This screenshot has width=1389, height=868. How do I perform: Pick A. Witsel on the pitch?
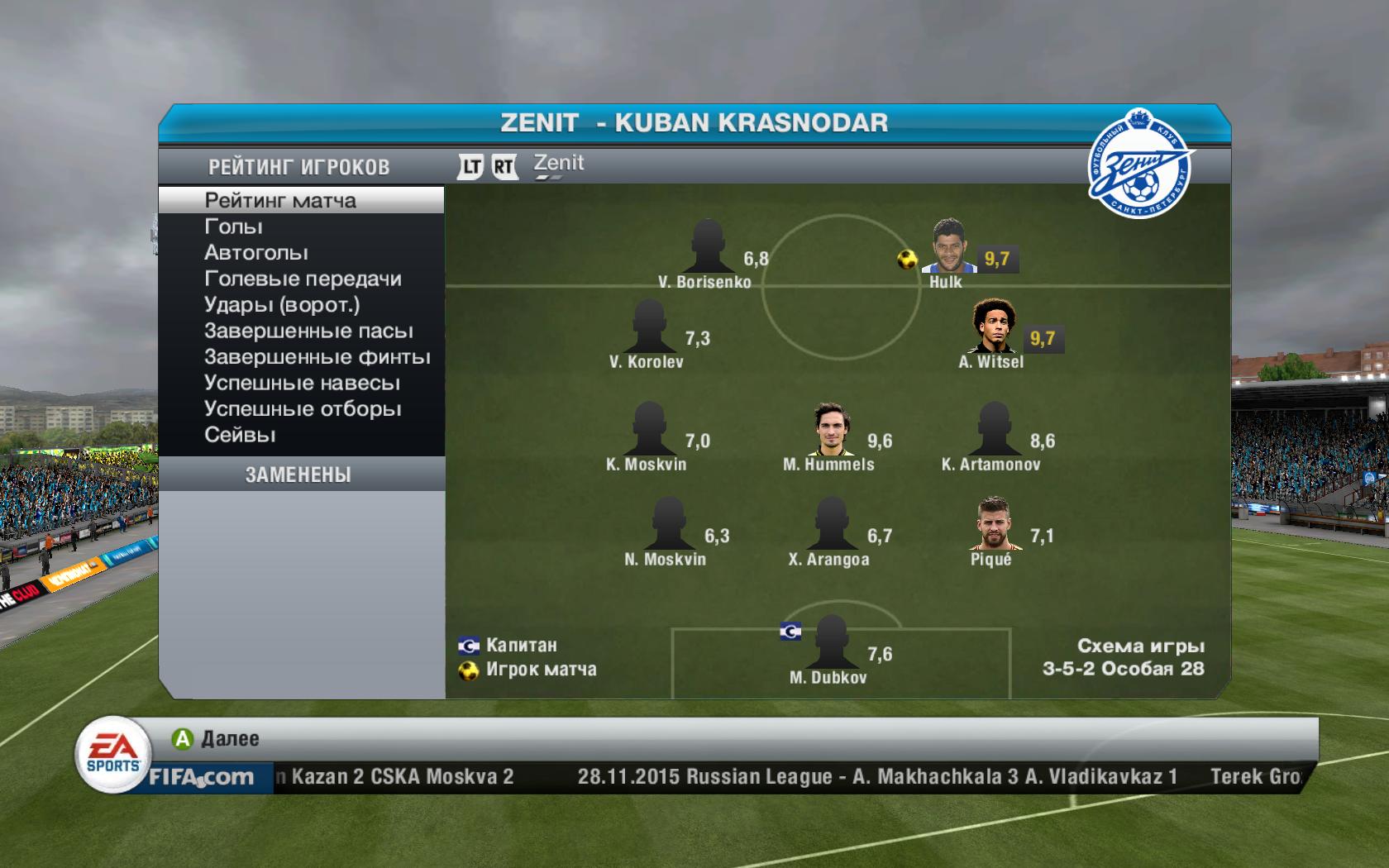[x=992, y=326]
